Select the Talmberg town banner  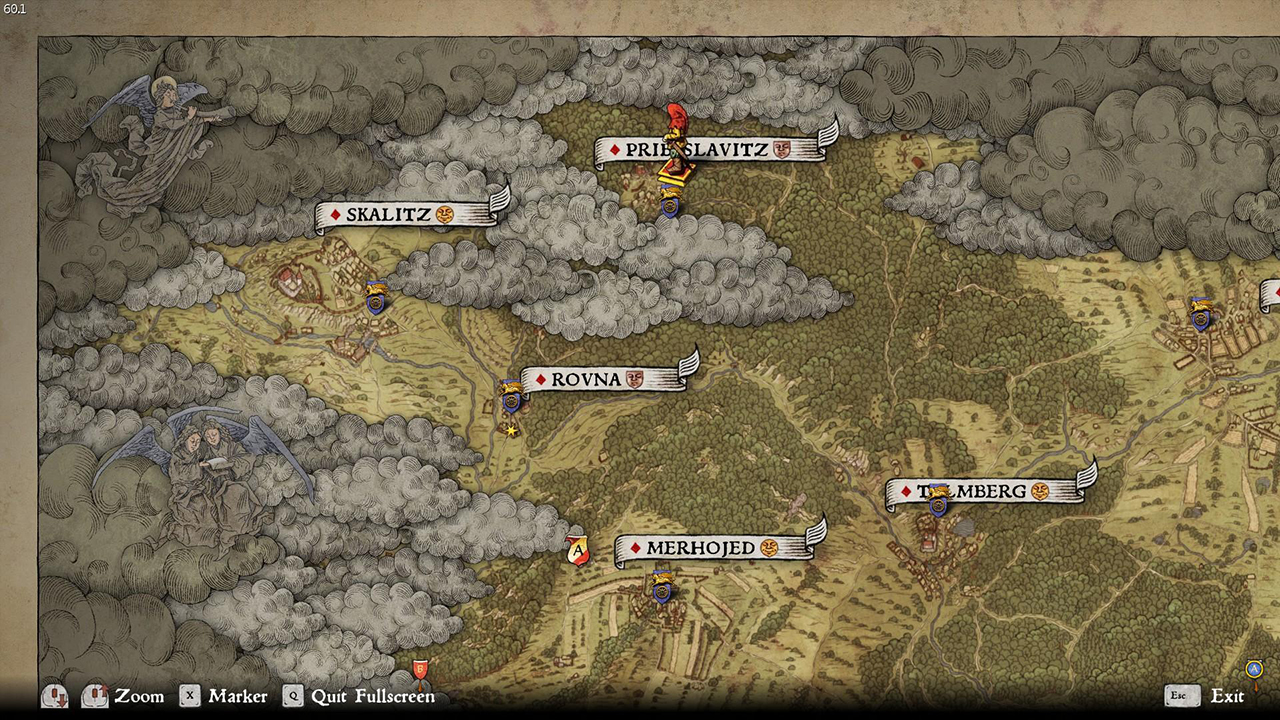point(985,491)
